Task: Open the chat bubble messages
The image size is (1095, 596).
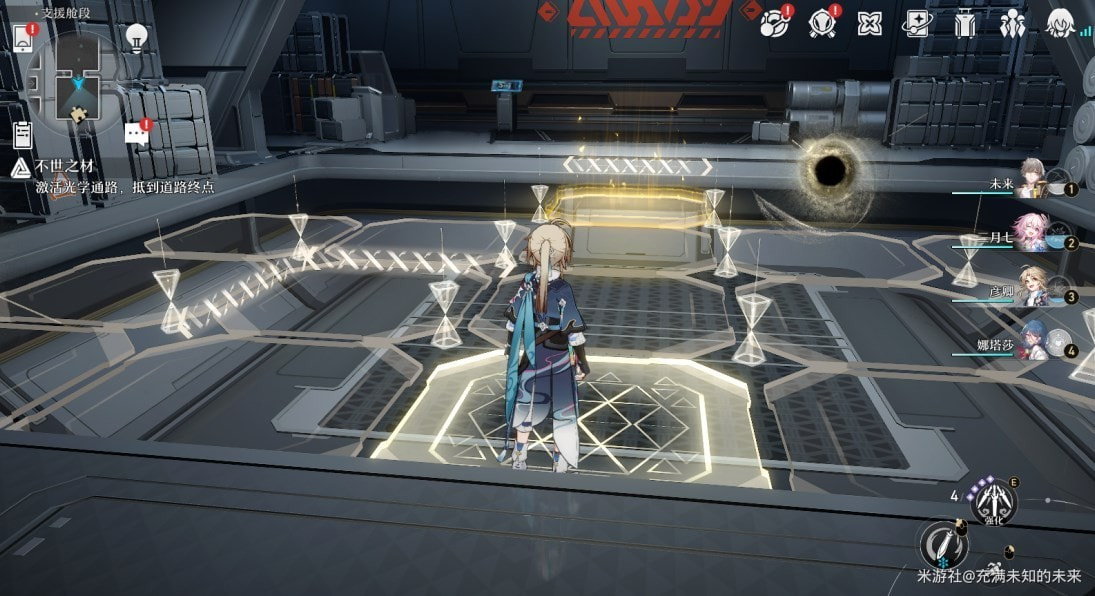Action: pyautogui.click(x=137, y=134)
